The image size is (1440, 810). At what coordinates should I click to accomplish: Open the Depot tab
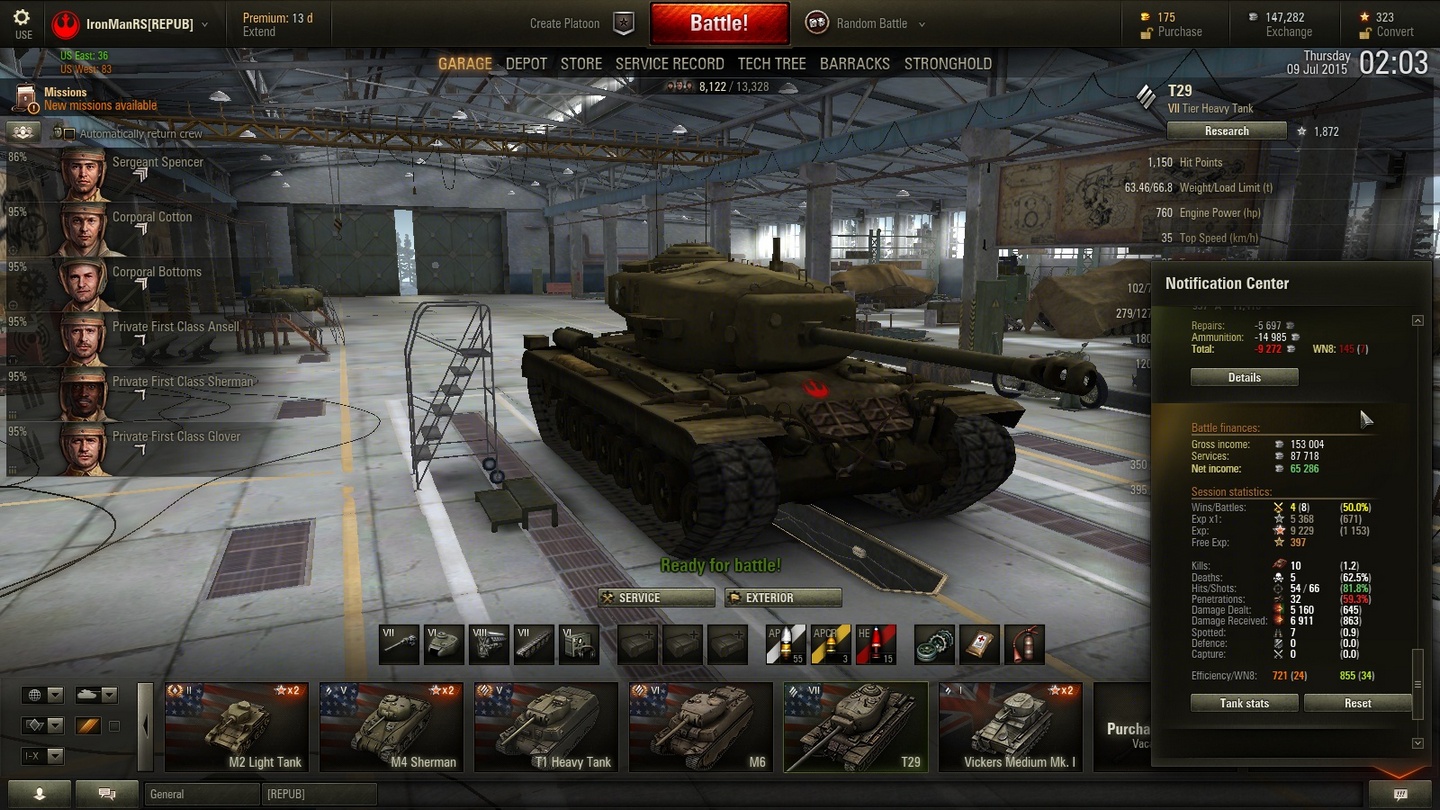[x=526, y=63]
